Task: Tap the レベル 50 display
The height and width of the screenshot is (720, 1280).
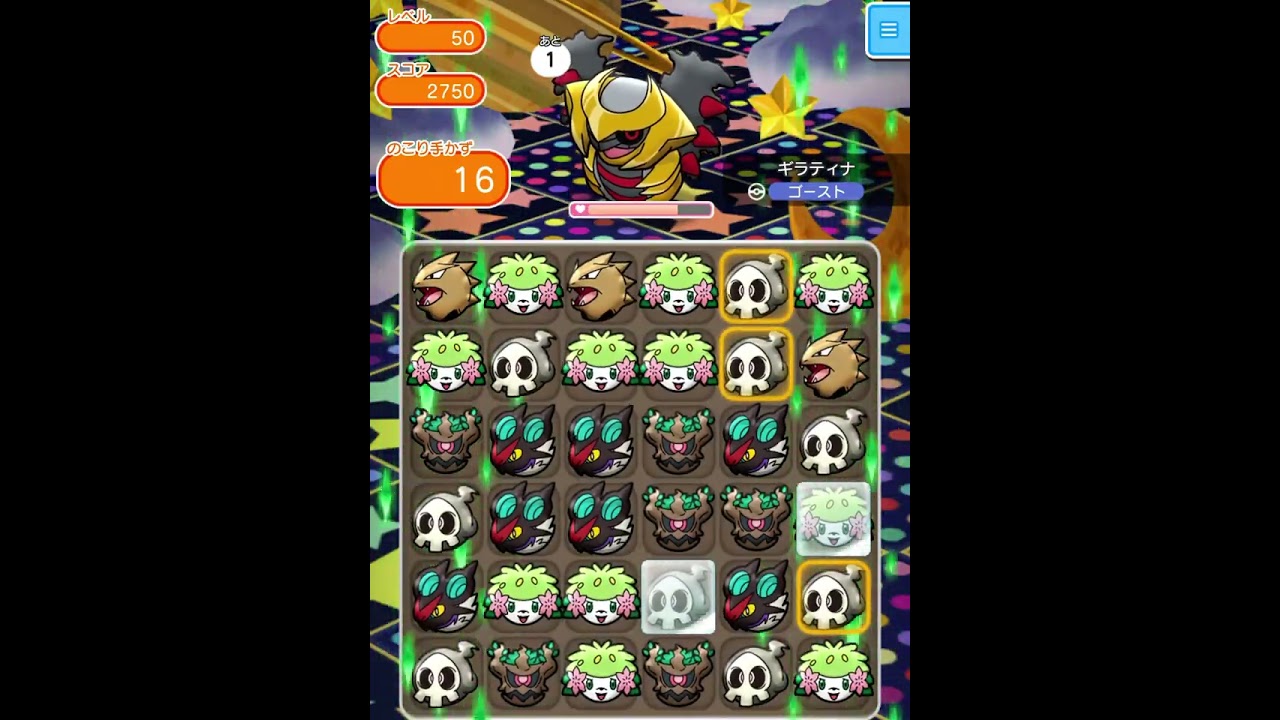Action: coord(430,37)
